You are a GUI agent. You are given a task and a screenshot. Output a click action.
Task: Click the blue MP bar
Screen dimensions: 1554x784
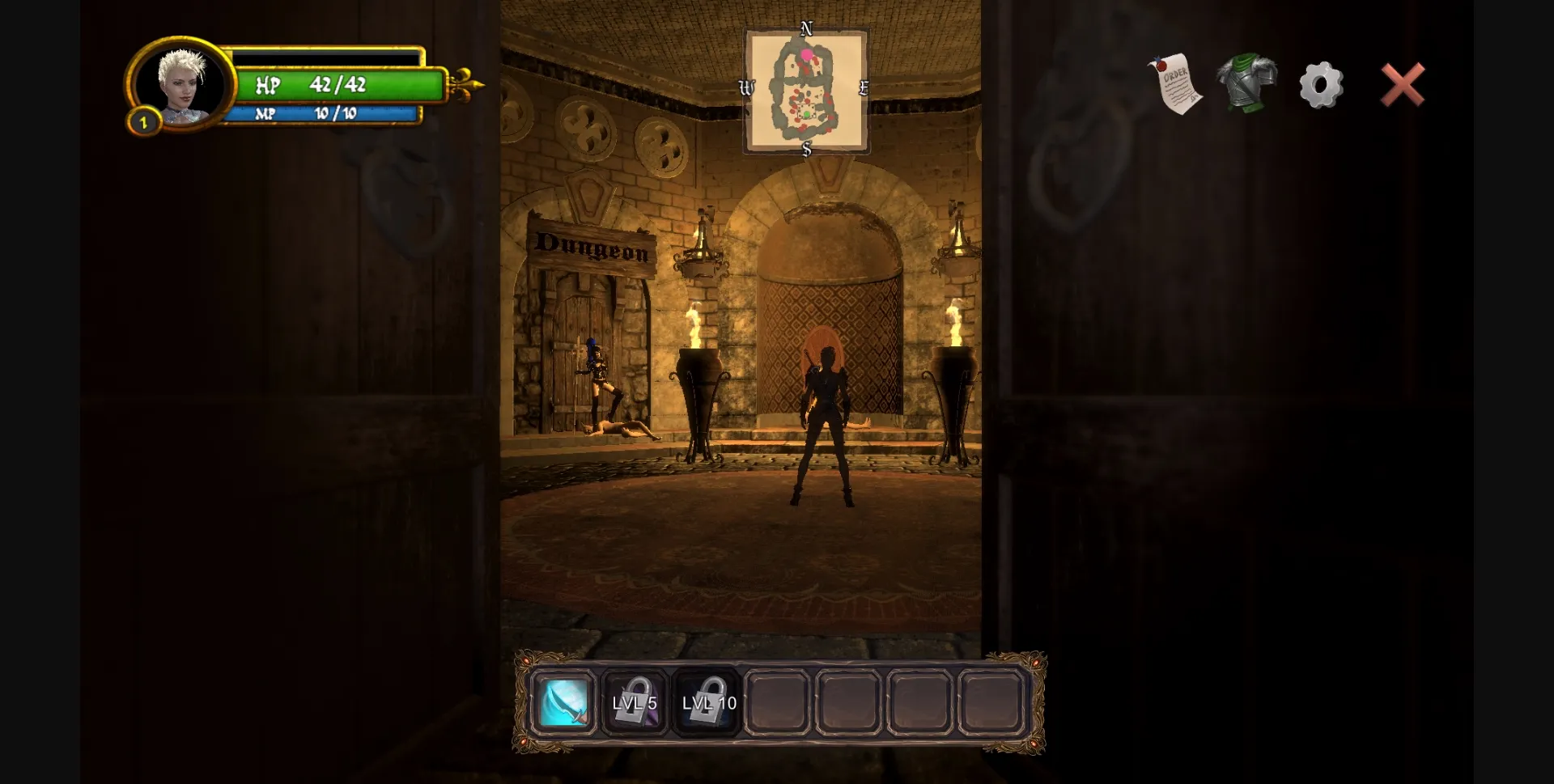coord(328,113)
